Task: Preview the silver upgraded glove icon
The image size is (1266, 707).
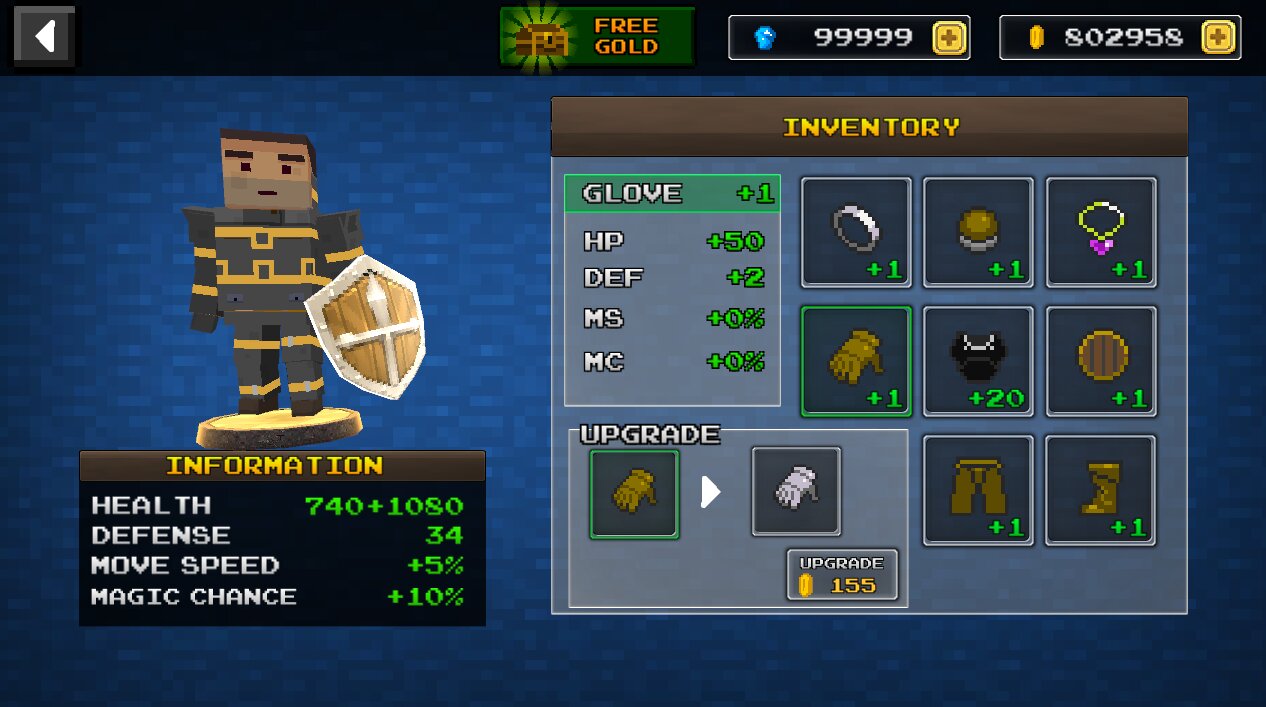Action: pos(796,491)
